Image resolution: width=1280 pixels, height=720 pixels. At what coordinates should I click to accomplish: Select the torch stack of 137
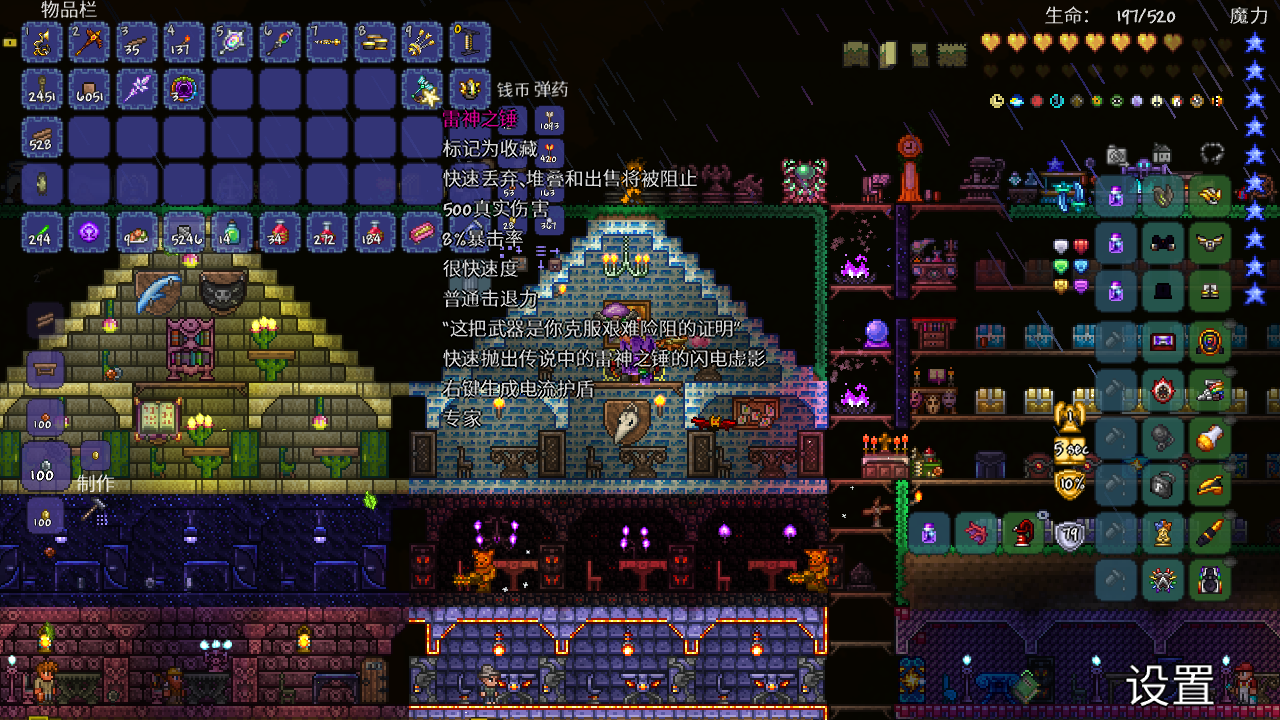click(185, 42)
